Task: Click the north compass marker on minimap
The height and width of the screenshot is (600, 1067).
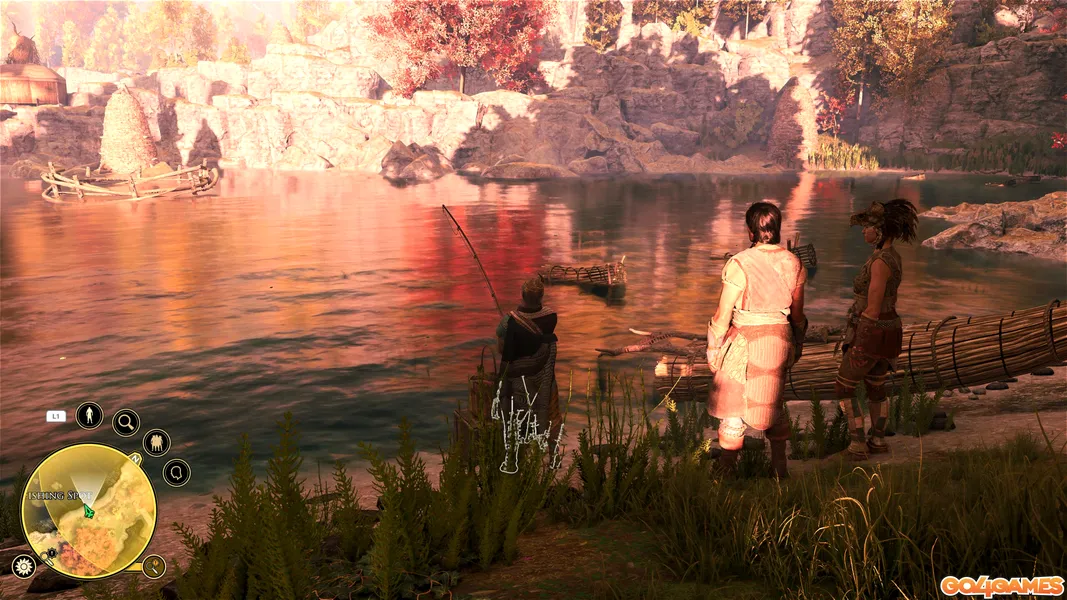Action: (x=135, y=459)
